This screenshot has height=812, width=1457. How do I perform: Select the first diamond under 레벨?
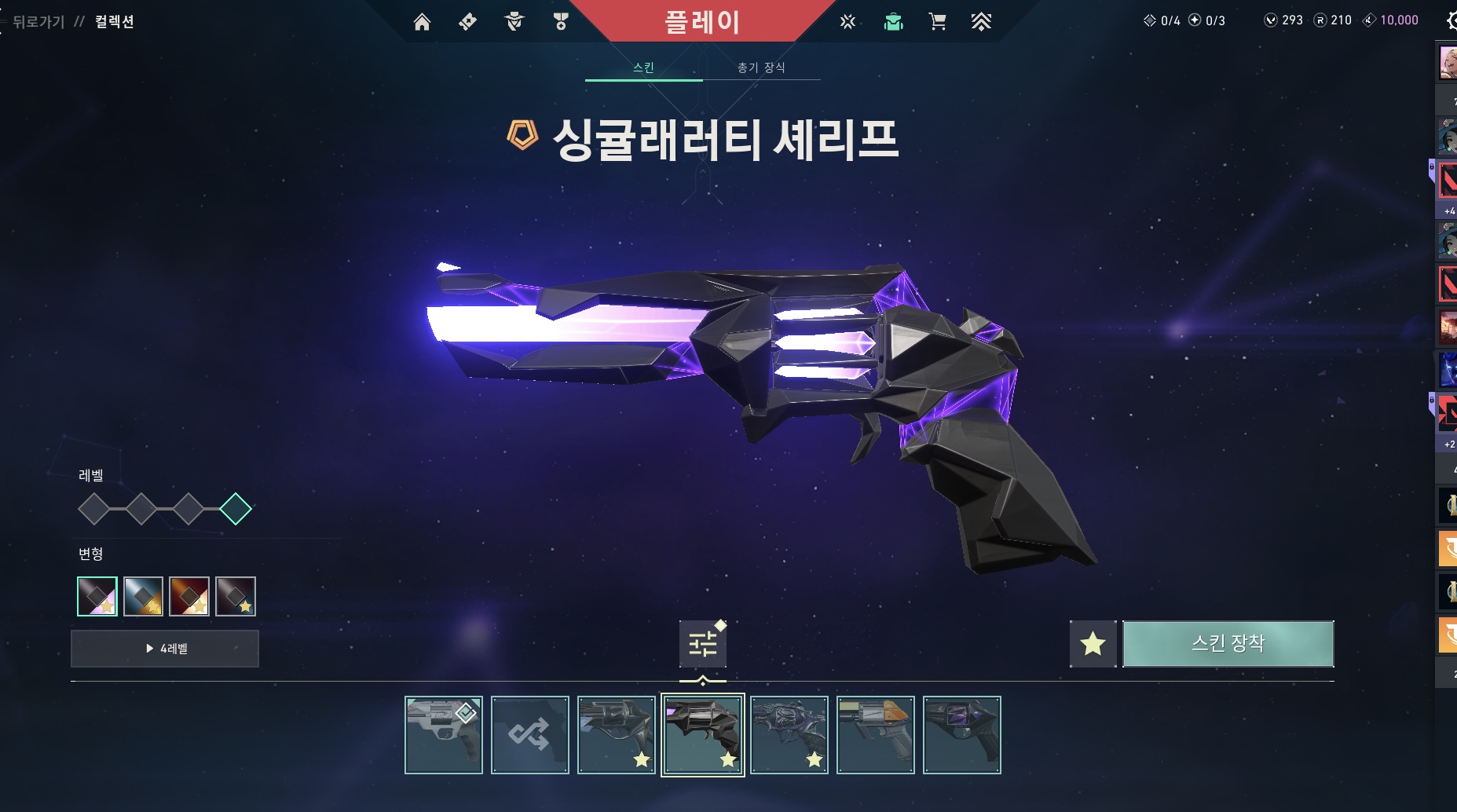[x=94, y=509]
